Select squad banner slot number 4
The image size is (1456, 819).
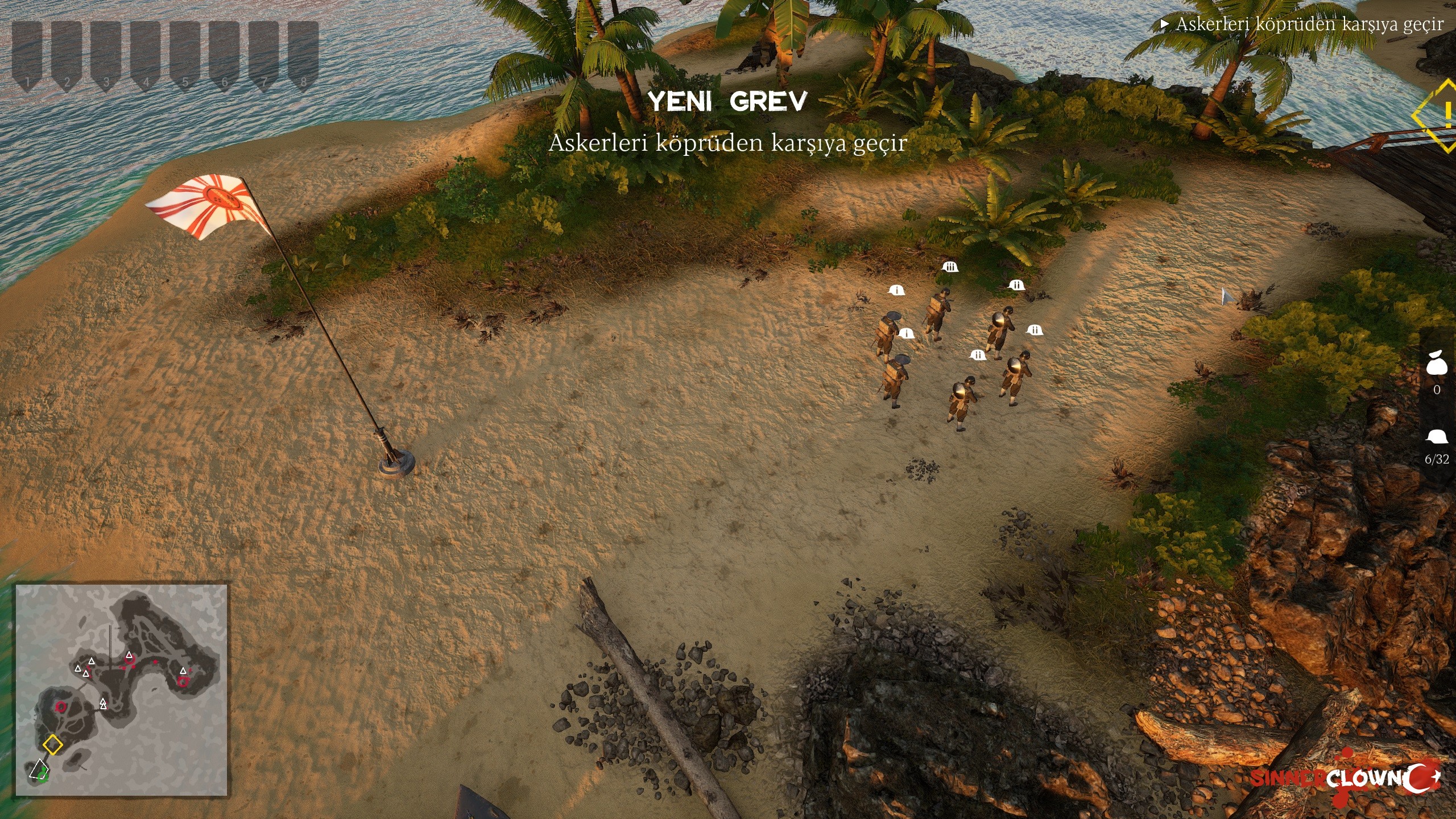click(x=146, y=56)
